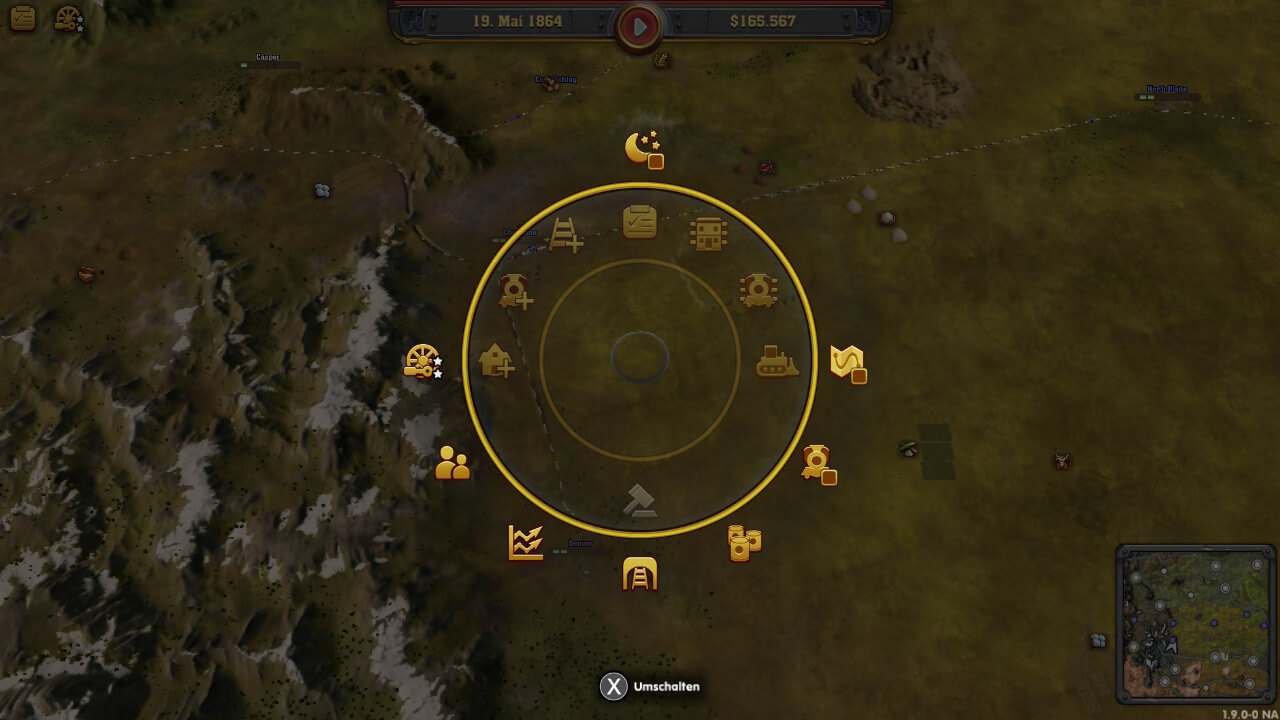The image size is (1280, 720).
Task: Select the build house icon with plus sign
Action: (496, 360)
